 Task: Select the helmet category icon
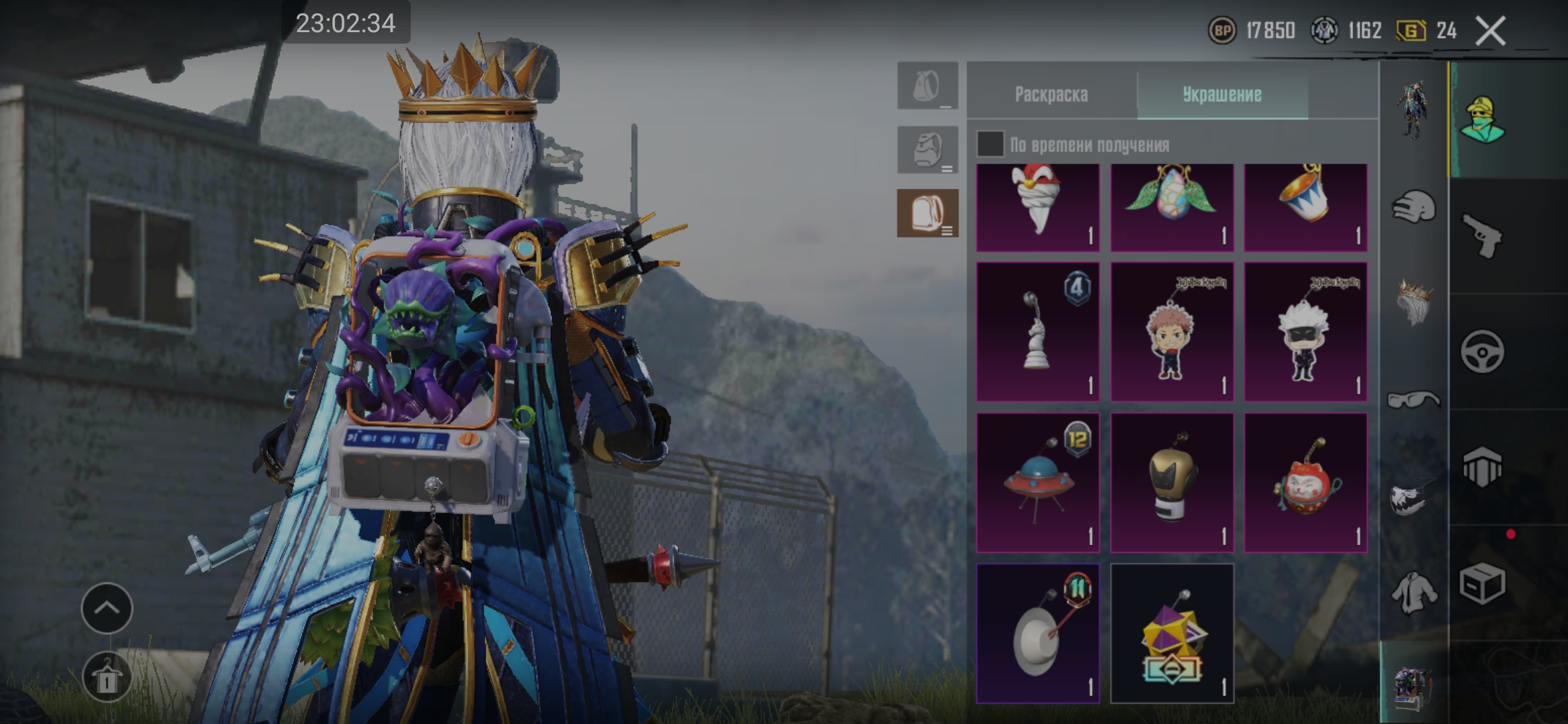click(x=1414, y=206)
